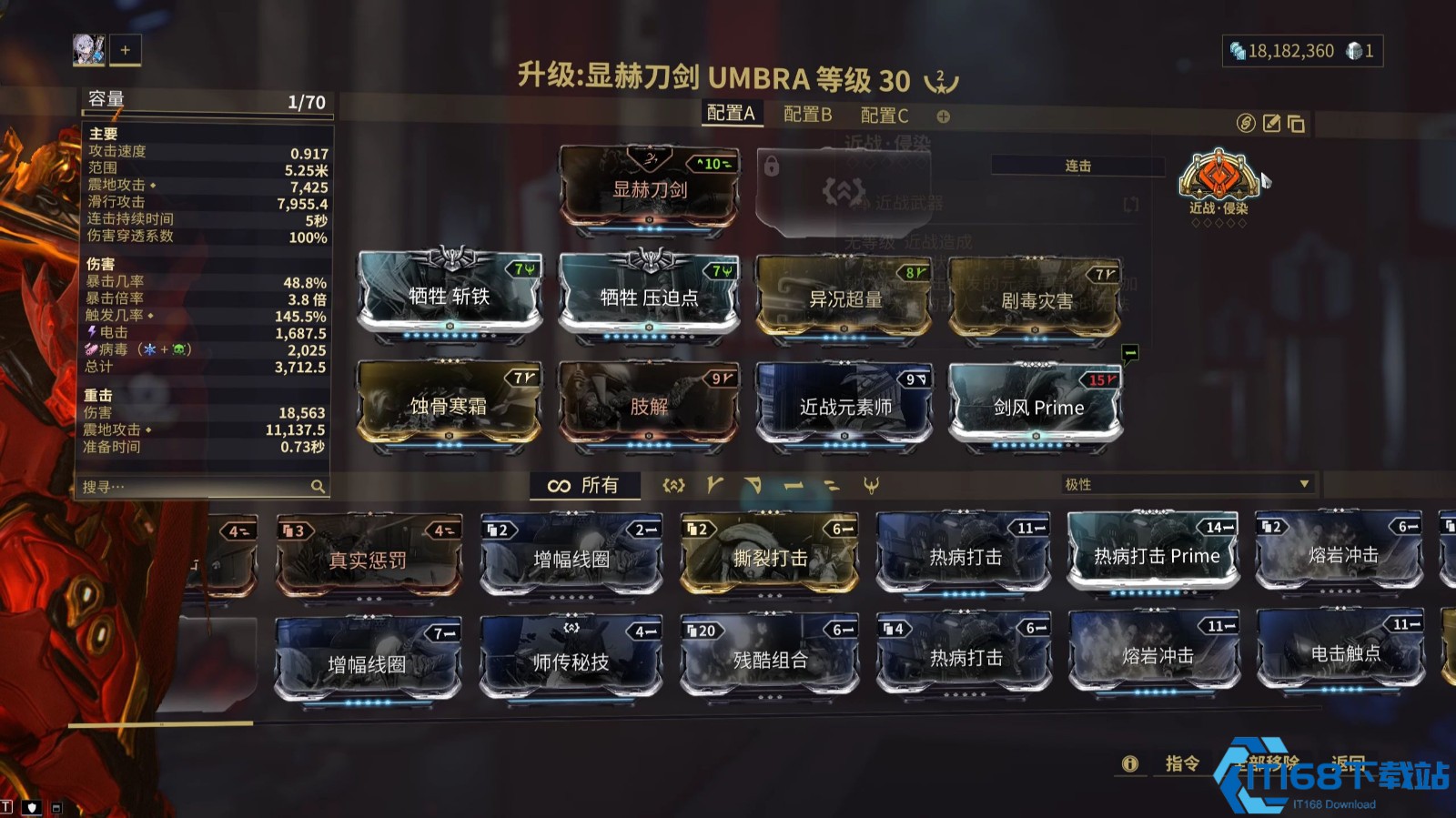
Task: Expand the player avatar + button
Action: [x=125, y=50]
